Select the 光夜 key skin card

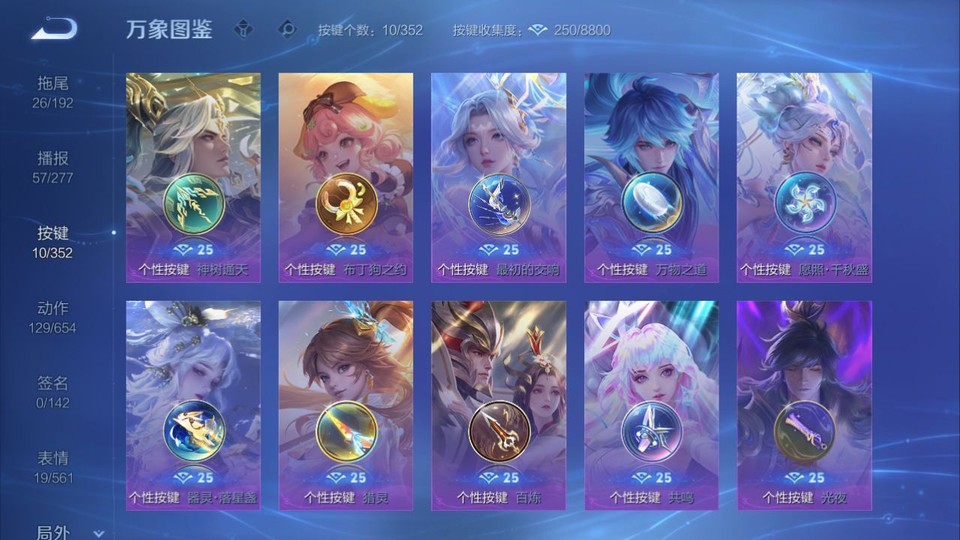pyautogui.click(x=804, y=405)
